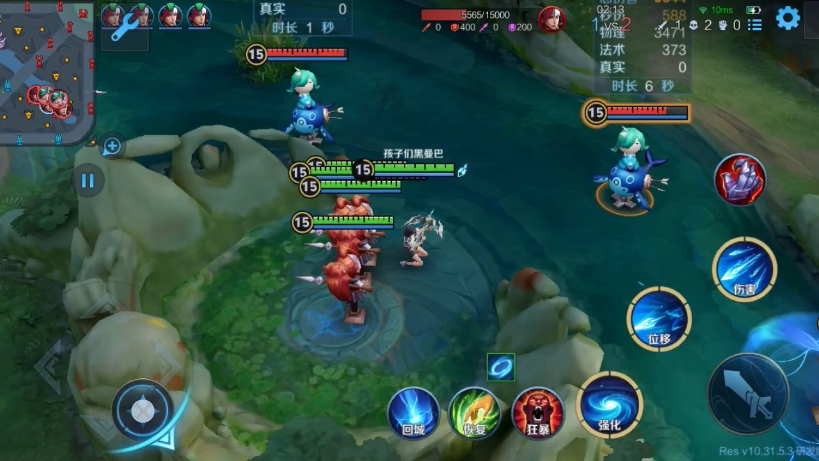Image resolution: width=819 pixels, height=461 pixels.
Task: Open the scoreboard list icon
Action: click(x=755, y=24)
